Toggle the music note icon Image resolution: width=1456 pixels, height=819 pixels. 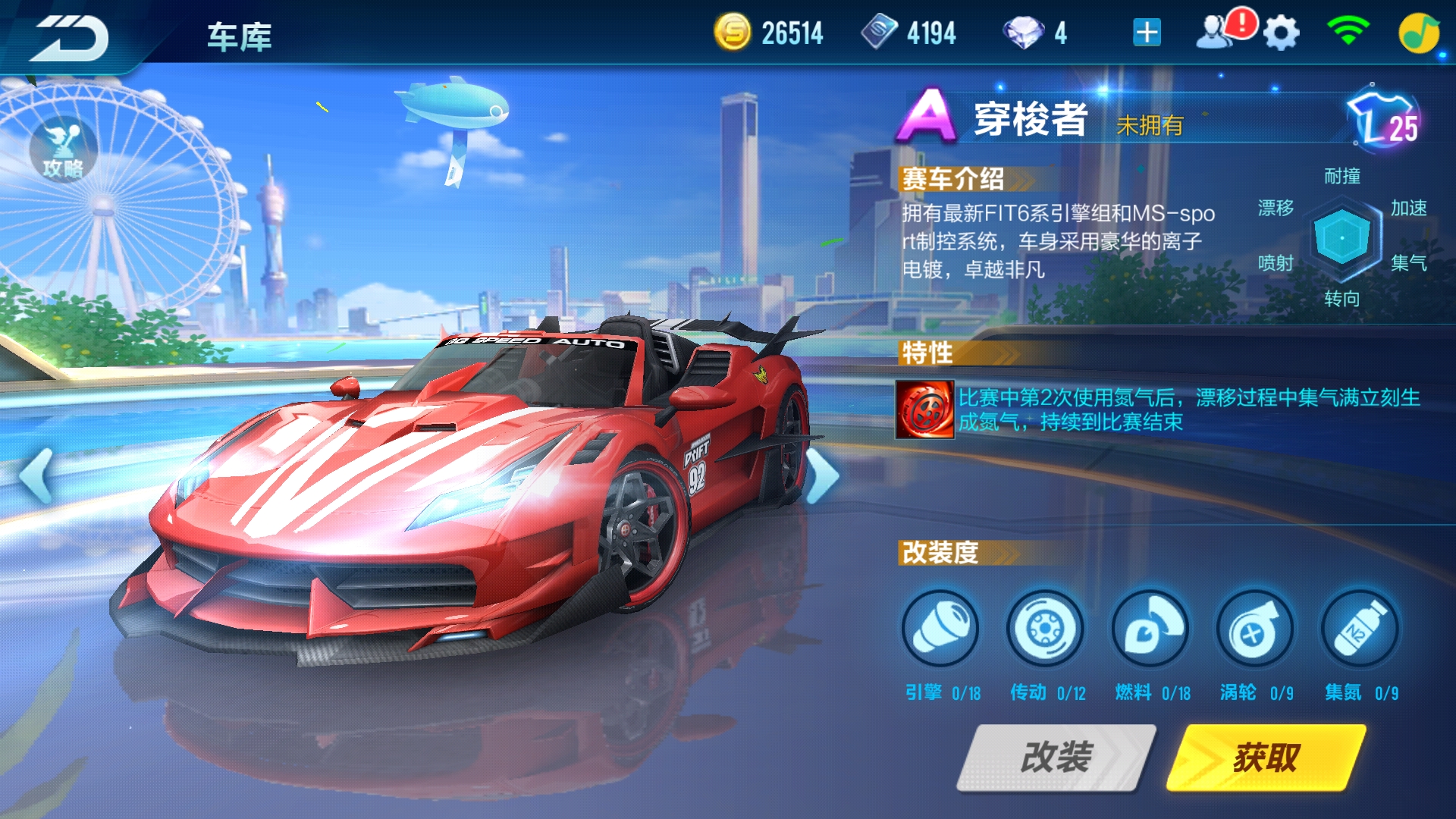1421,32
